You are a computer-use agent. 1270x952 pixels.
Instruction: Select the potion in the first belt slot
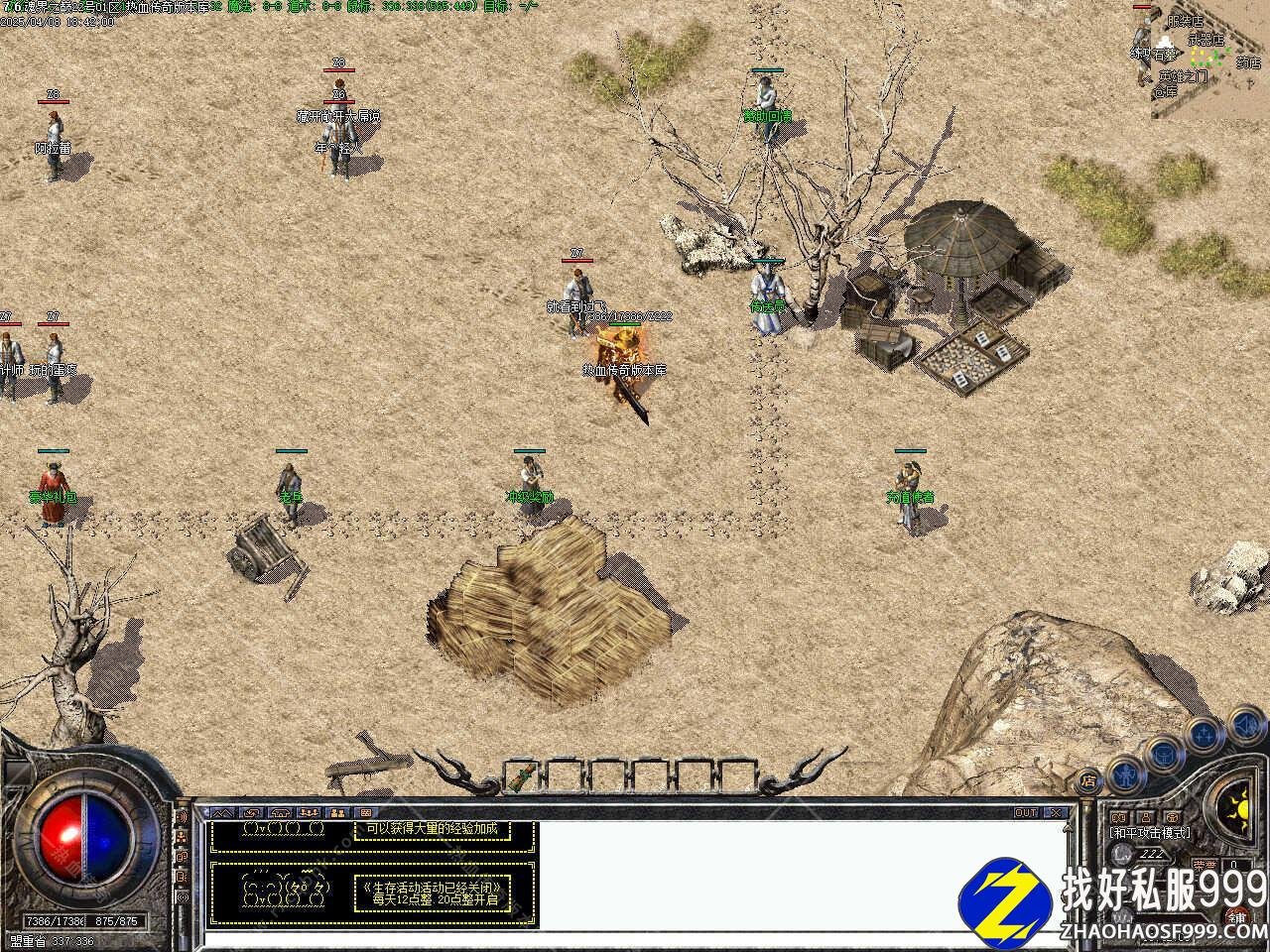(x=523, y=772)
